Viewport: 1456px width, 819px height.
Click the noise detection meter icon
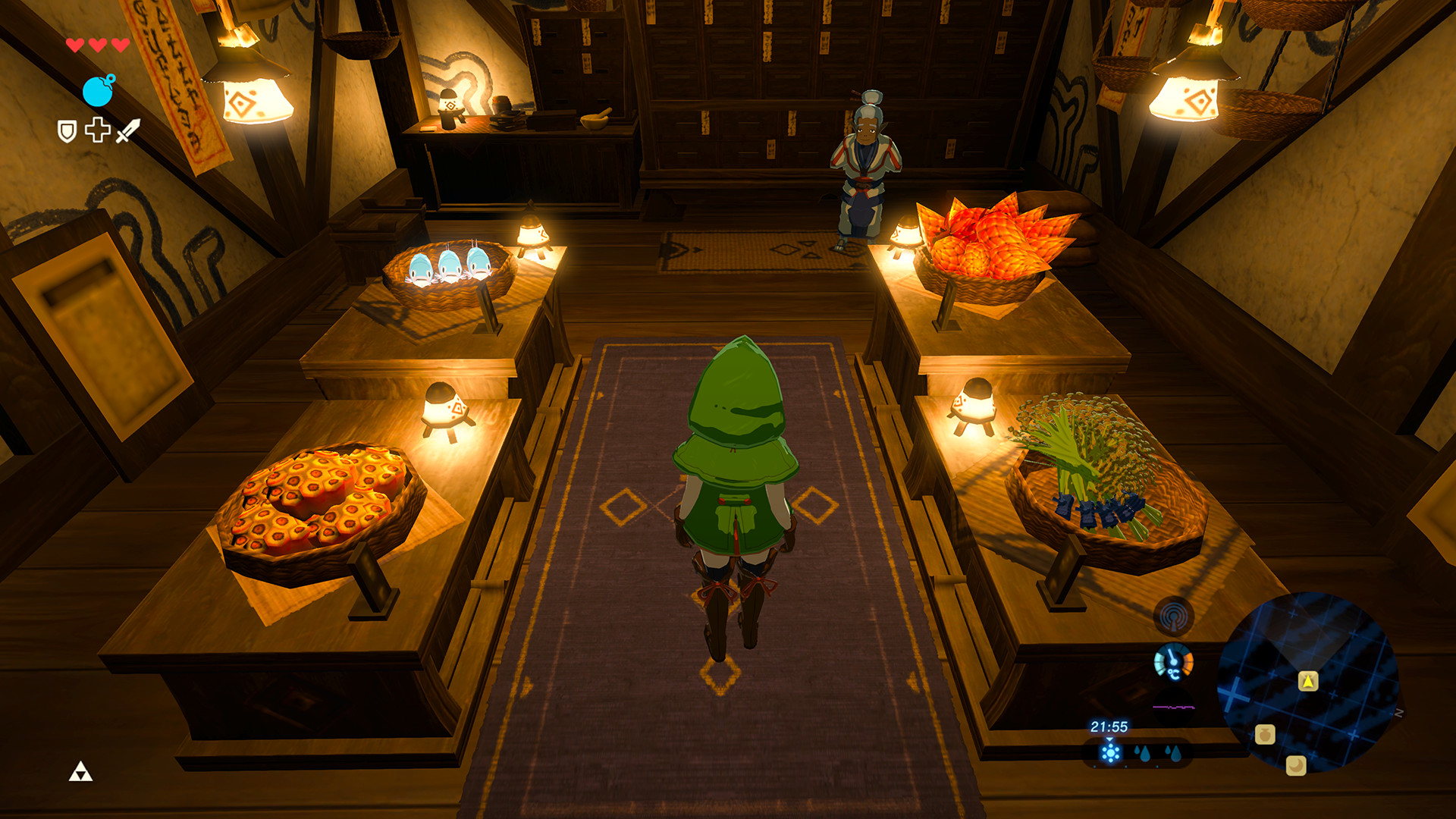click(1173, 615)
